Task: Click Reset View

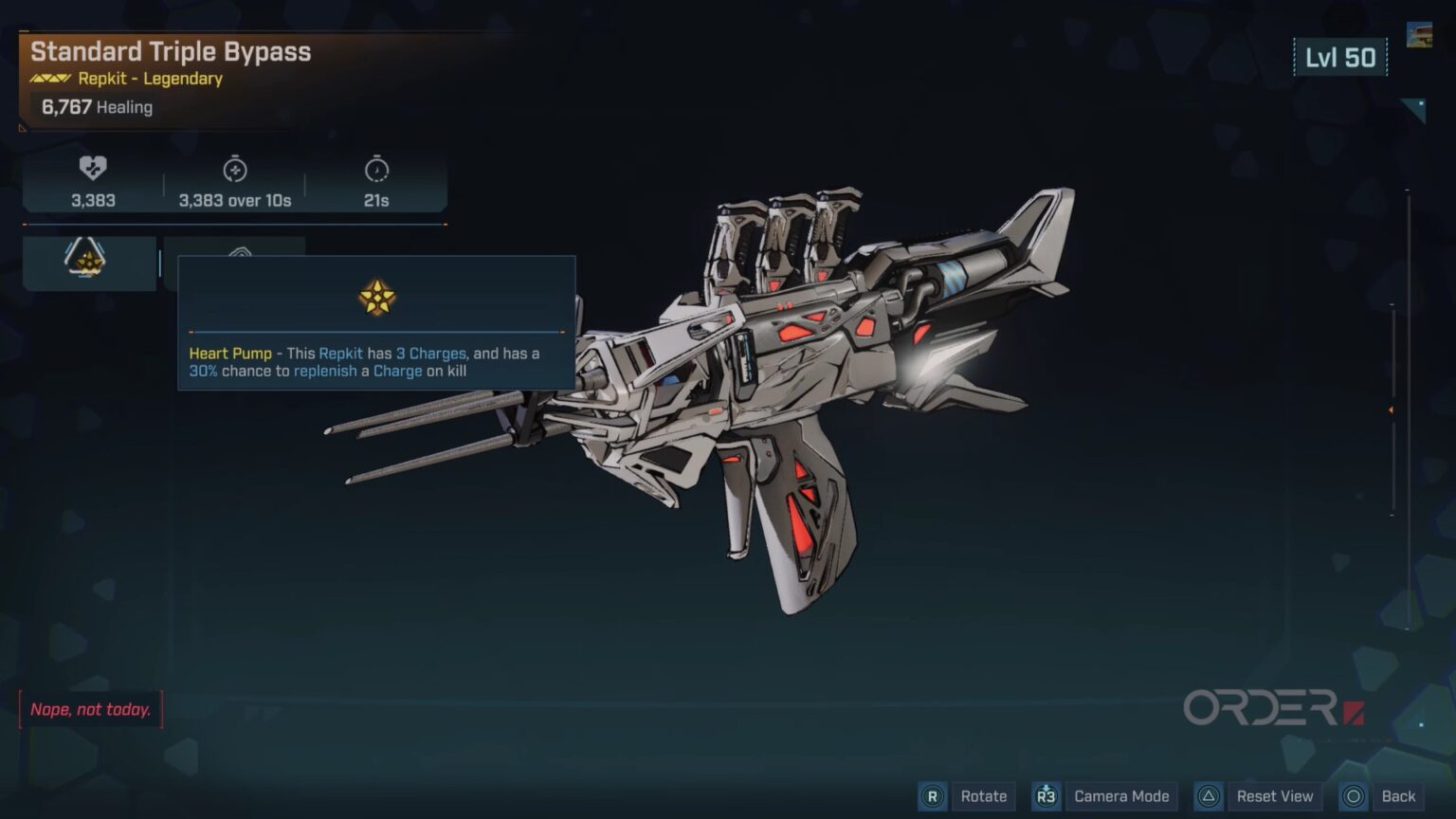Action: [x=1275, y=796]
